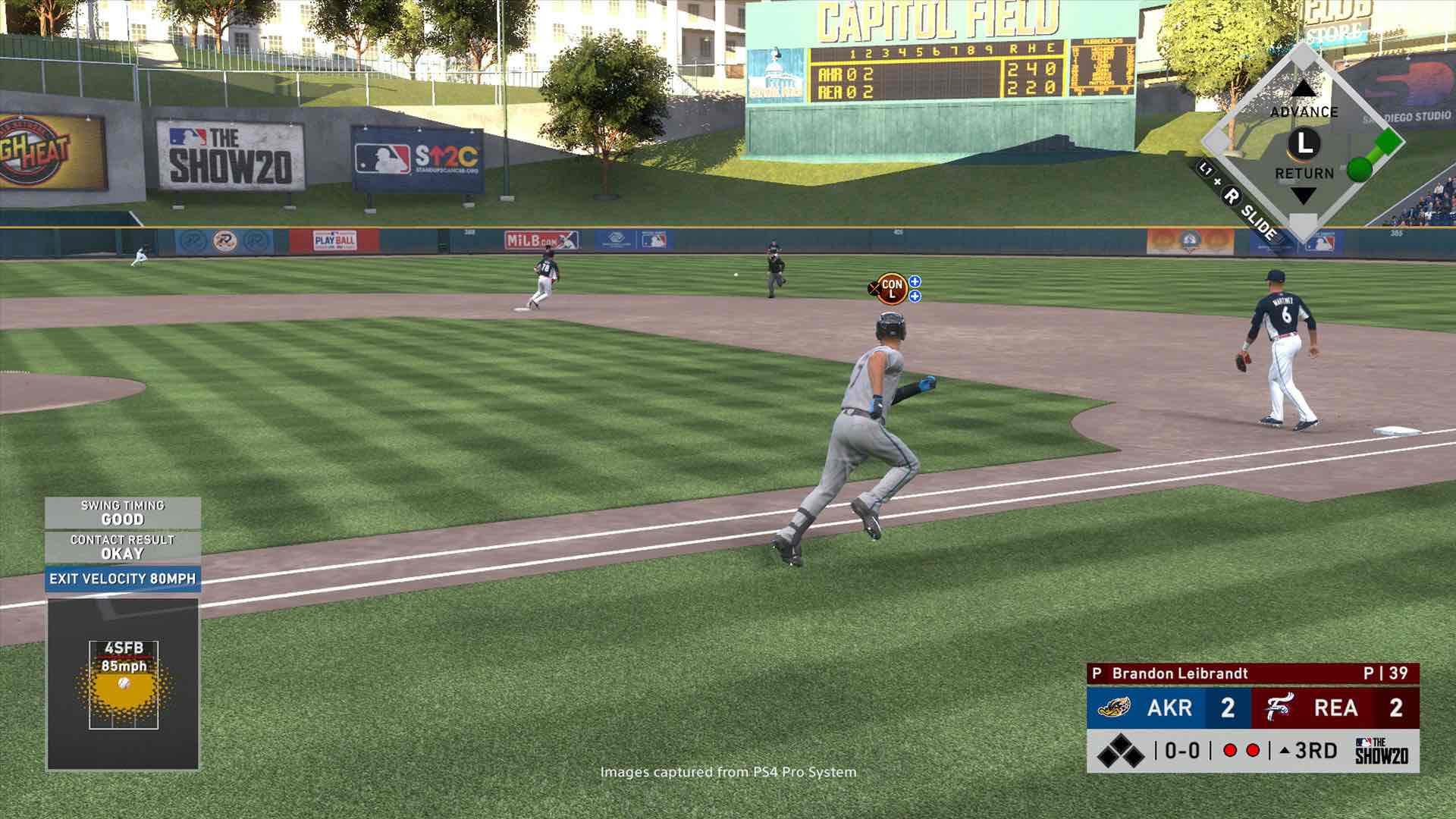
Task: Click the ADVANCE up arrow in baserunning diamond
Action: 1303,89
